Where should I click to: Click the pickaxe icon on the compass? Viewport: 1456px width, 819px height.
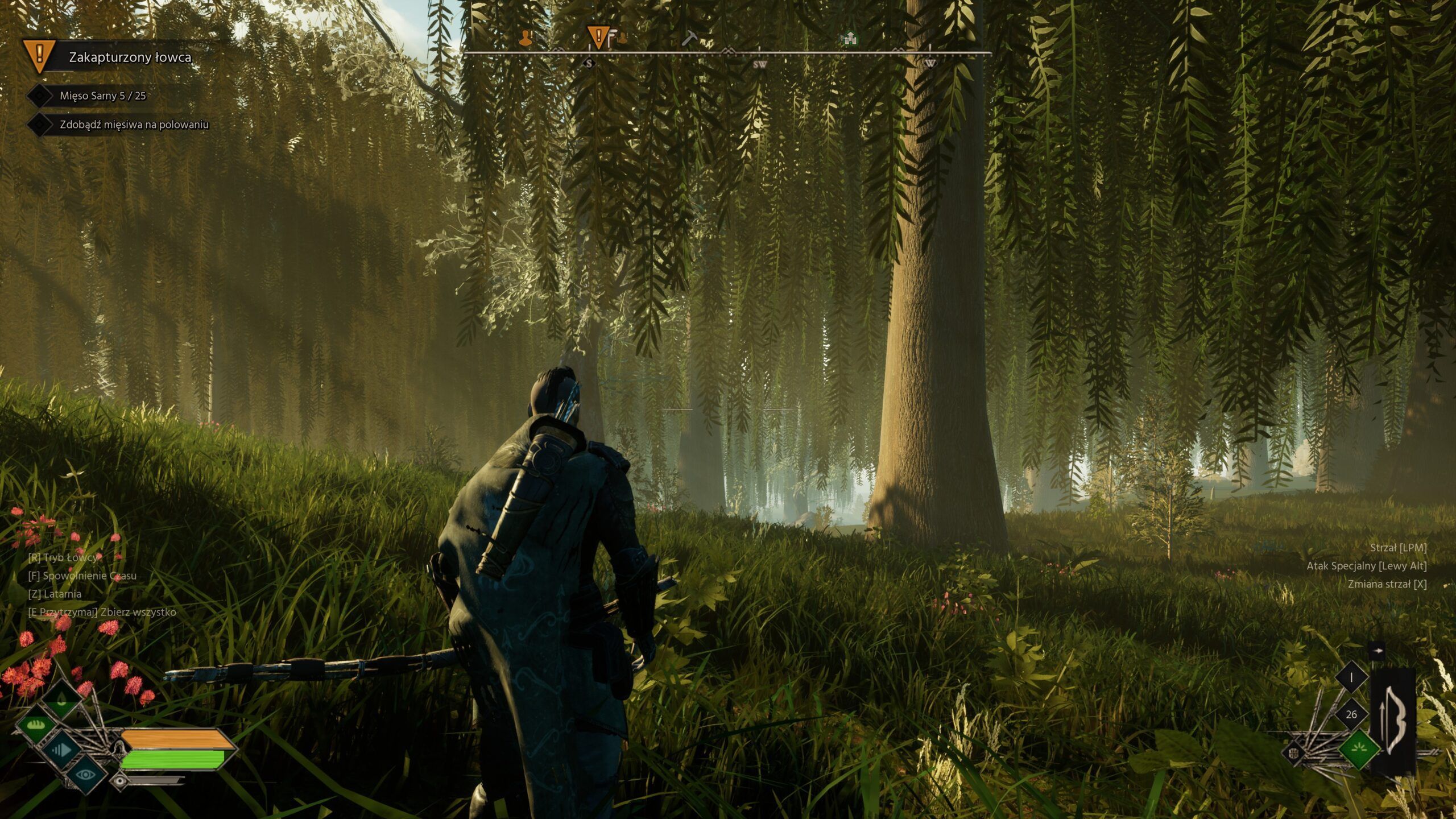pyautogui.click(x=690, y=38)
